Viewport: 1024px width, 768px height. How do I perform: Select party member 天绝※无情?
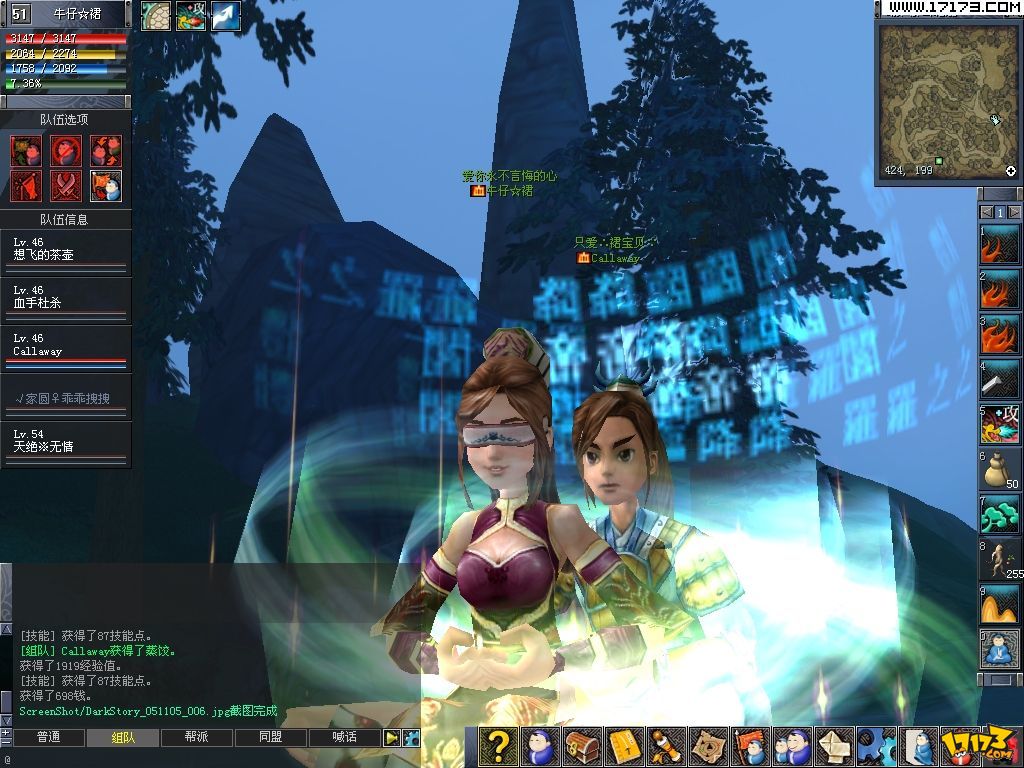[66, 442]
